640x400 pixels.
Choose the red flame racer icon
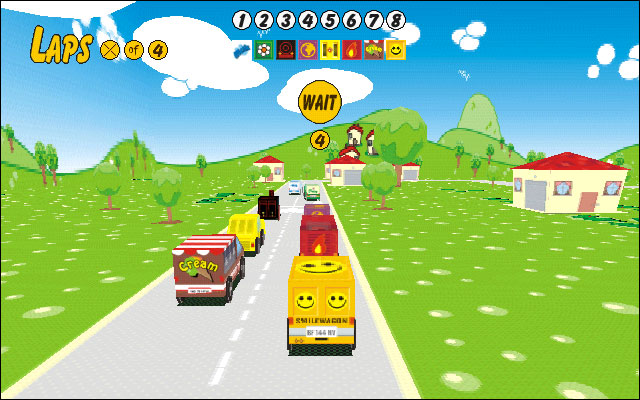(351, 49)
